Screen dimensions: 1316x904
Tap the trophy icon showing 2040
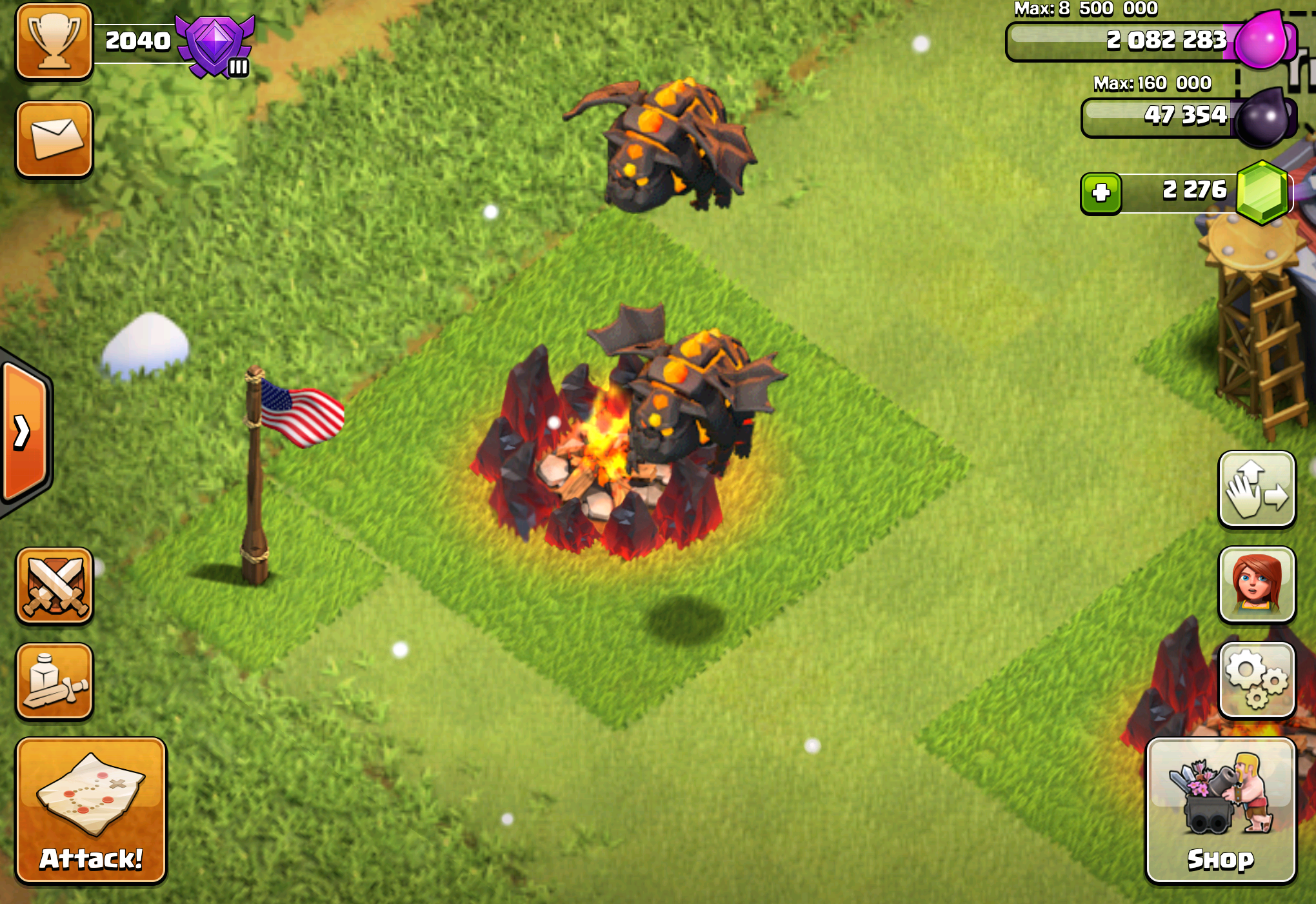[x=54, y=42]
